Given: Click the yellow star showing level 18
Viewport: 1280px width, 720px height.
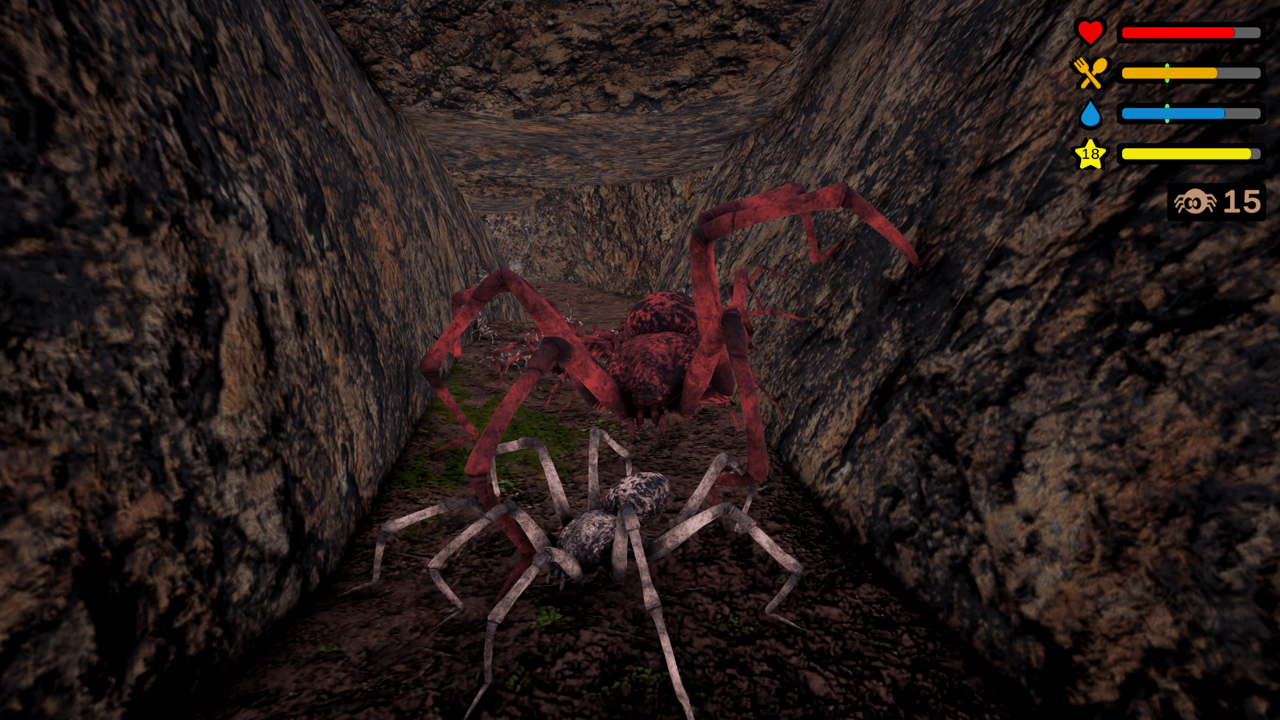Looking at the screenshot, I should (1090, 153).
